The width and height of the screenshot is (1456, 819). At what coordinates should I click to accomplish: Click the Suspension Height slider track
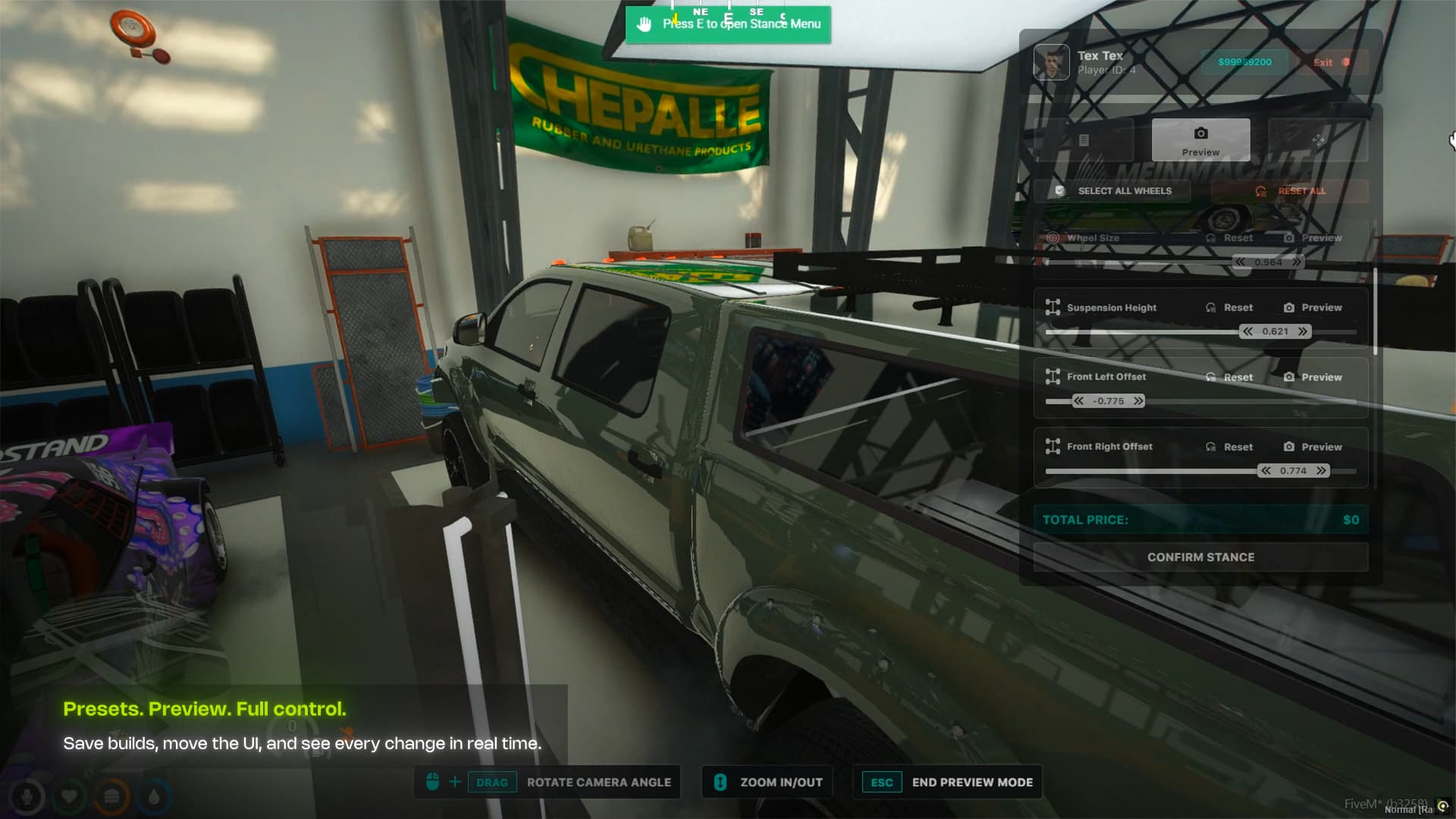pyautogui.click(x=1137, y=332)
